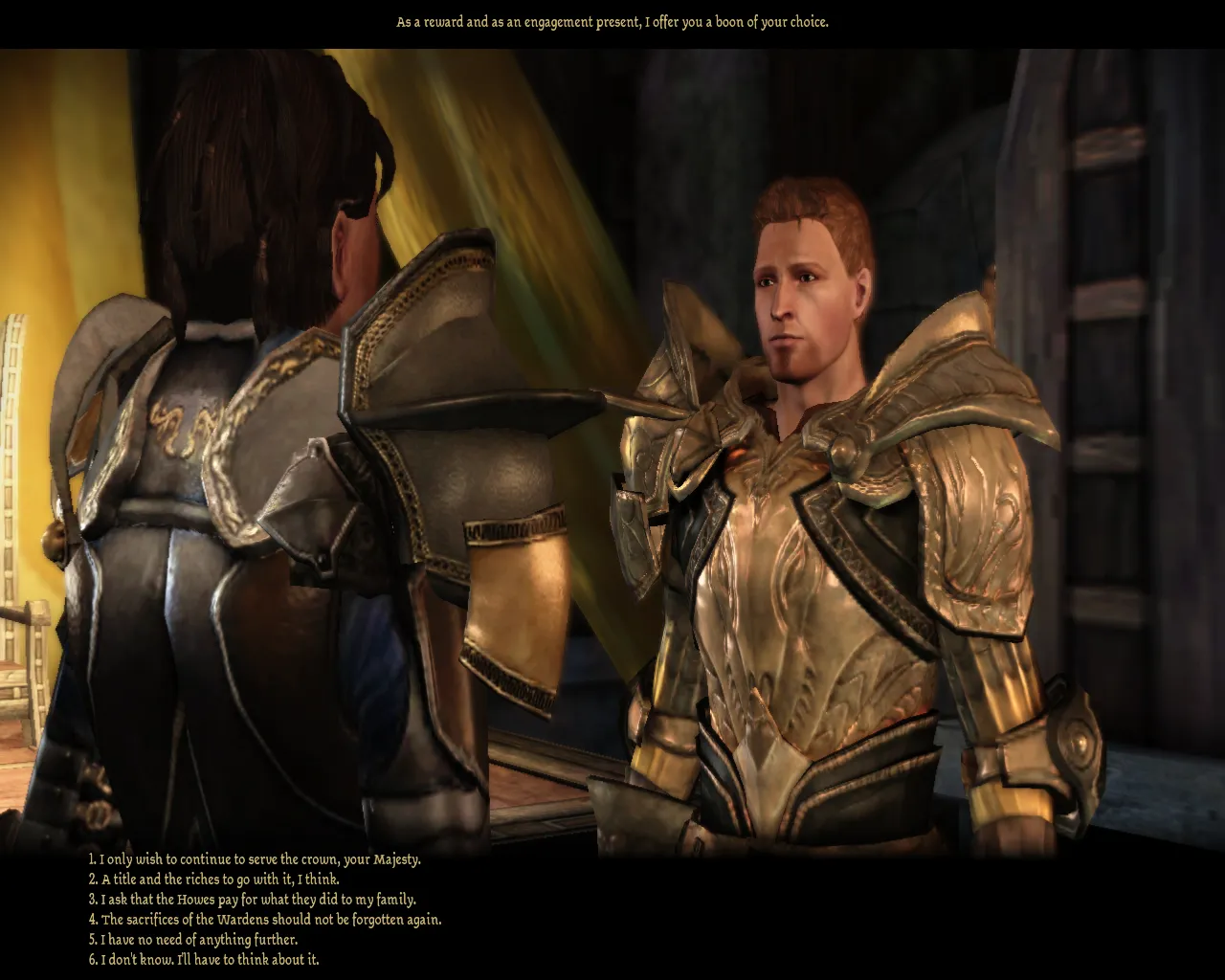Click the number 1 before the first response
Screen dimensions: 1225x980
click(92, 858)
